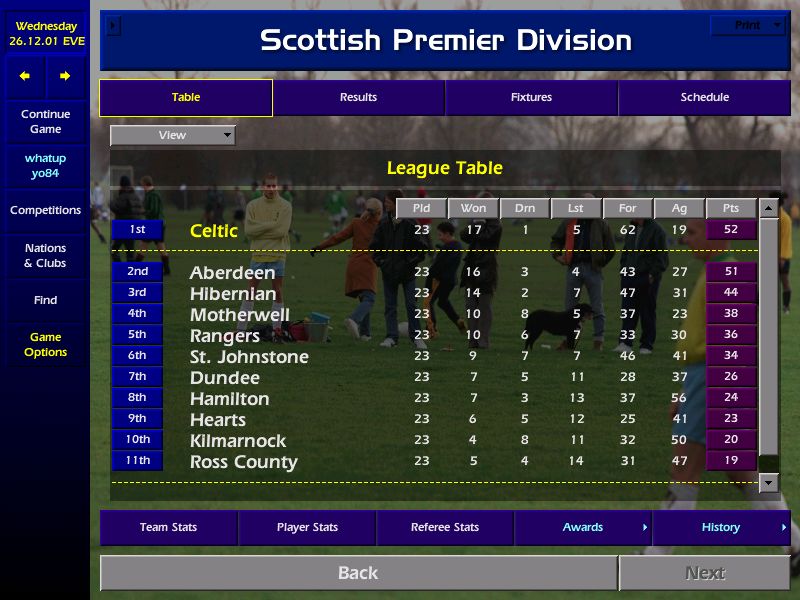This screenshot has height=600, width=800.
Task: View Player Stats
Action: pyautogui.click(x=307, y=528)
